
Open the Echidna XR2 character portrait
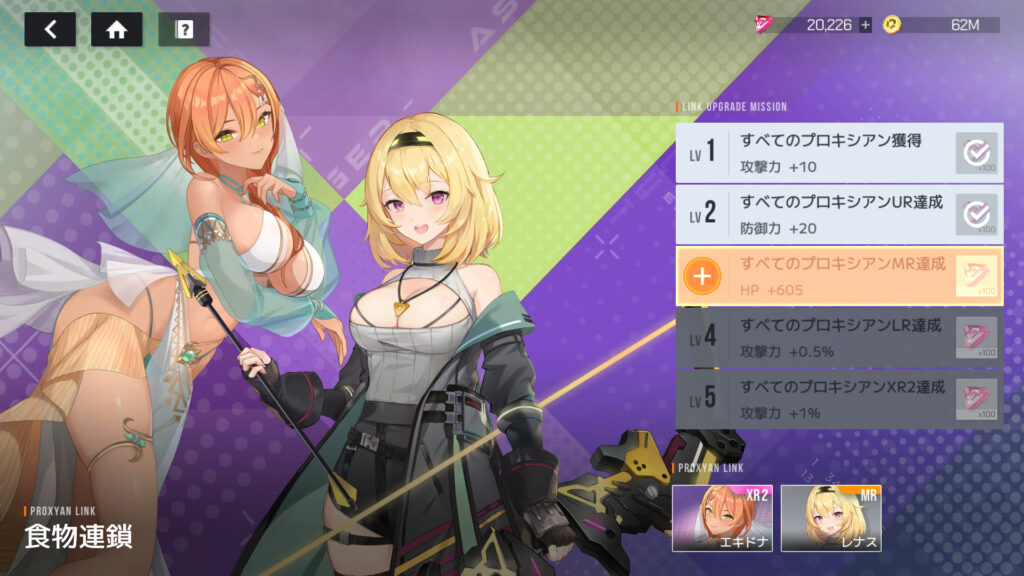click(x=722, y=517)
